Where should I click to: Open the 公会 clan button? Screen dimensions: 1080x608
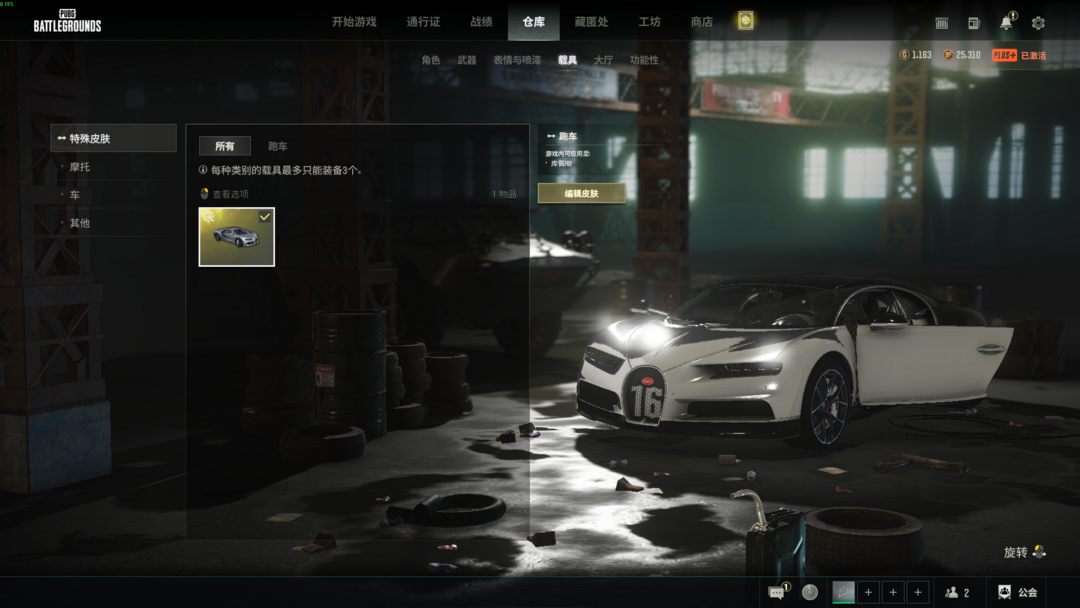point(1018,593)
